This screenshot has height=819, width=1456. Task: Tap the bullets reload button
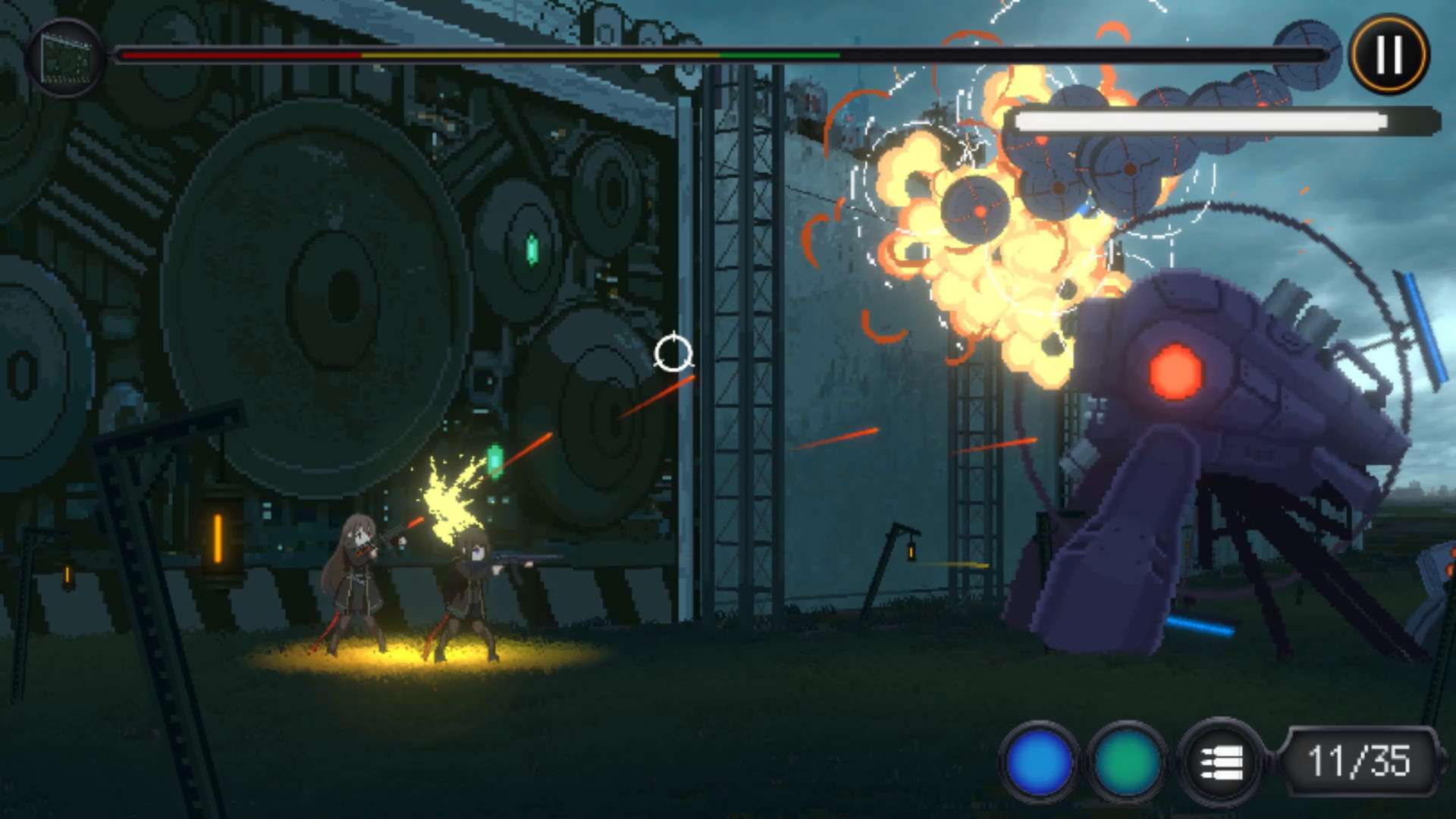pyautogui.click(x=1220, y=761)
